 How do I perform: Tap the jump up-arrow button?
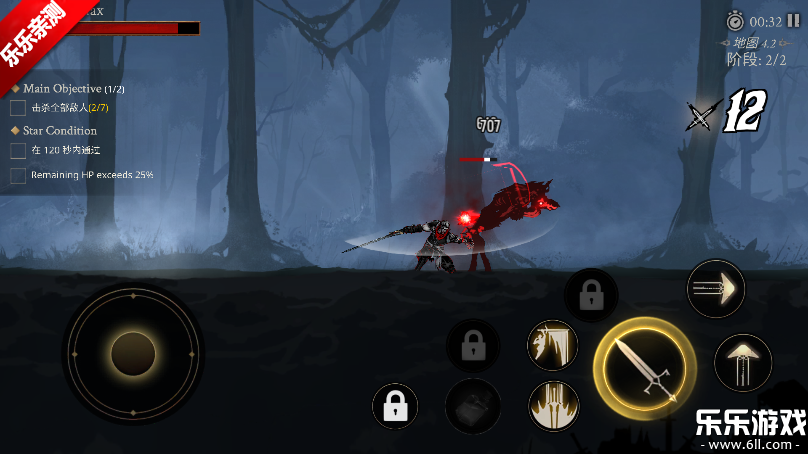click(x=743, y=362)
